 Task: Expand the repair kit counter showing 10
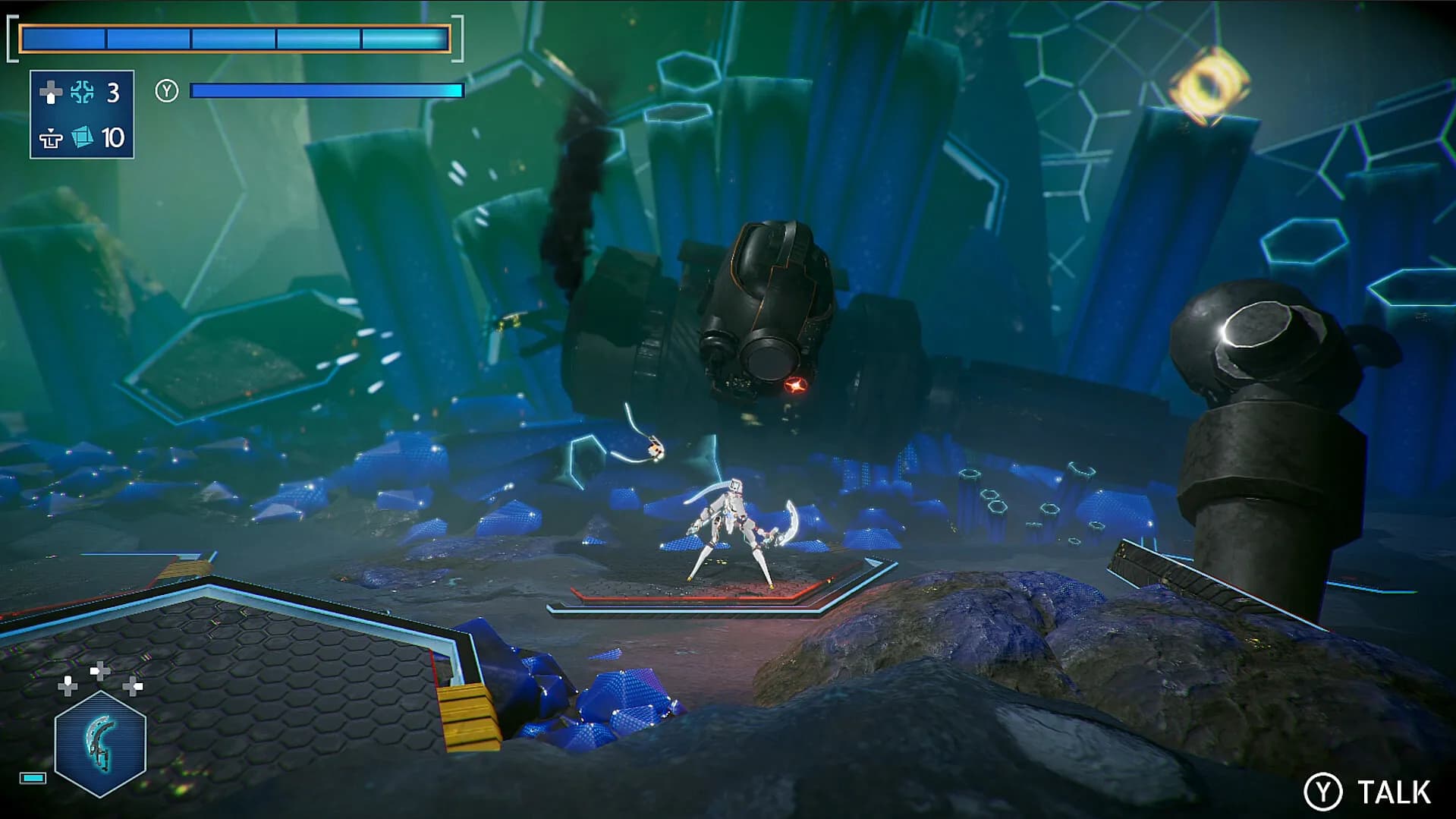coord(113,139)
